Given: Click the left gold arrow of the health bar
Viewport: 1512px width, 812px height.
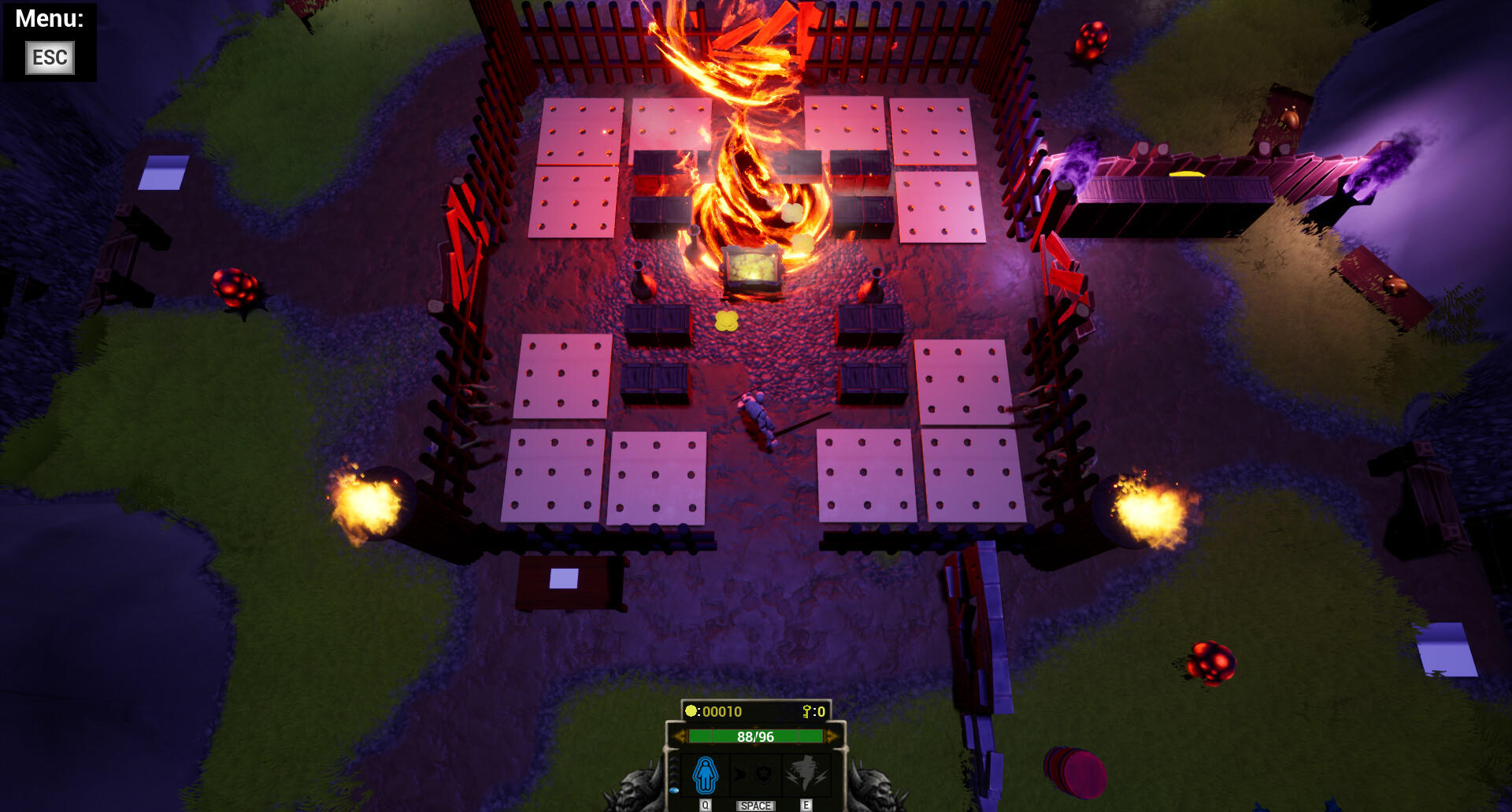Looking at the screenshot, I should tap(680, 736).
